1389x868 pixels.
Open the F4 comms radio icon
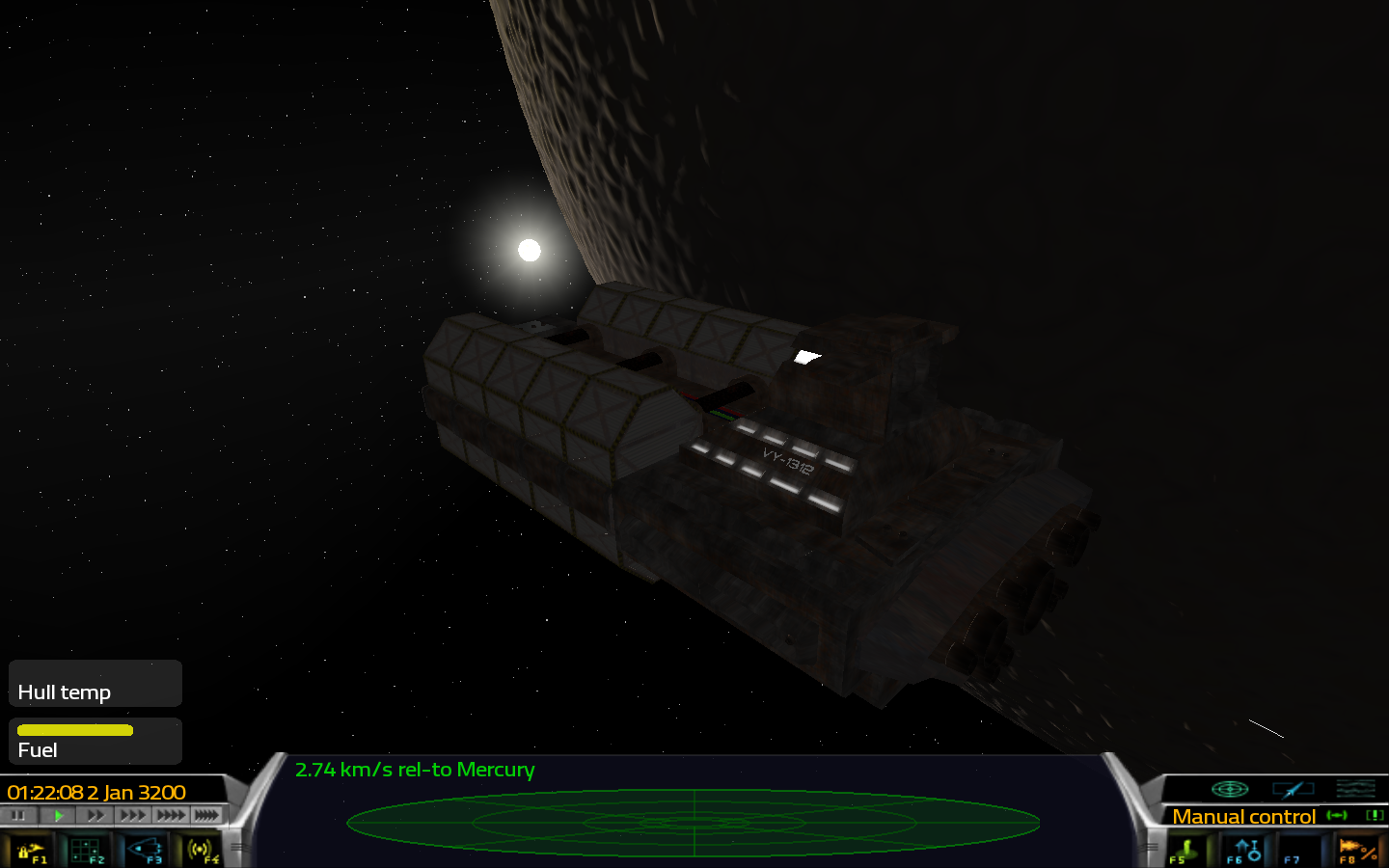(x=201, y=852)
